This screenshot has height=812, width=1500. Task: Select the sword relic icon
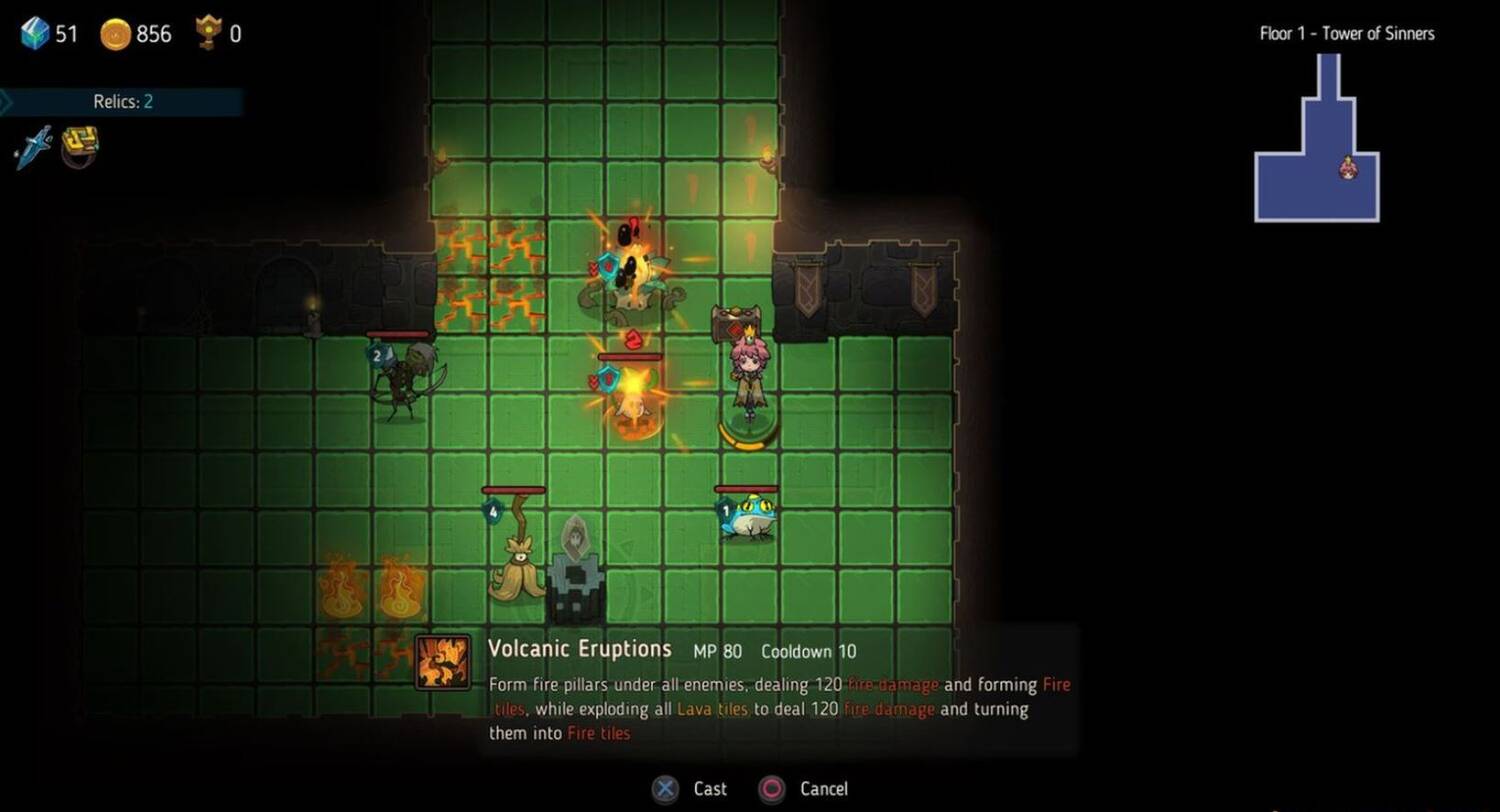click(33, 147)
